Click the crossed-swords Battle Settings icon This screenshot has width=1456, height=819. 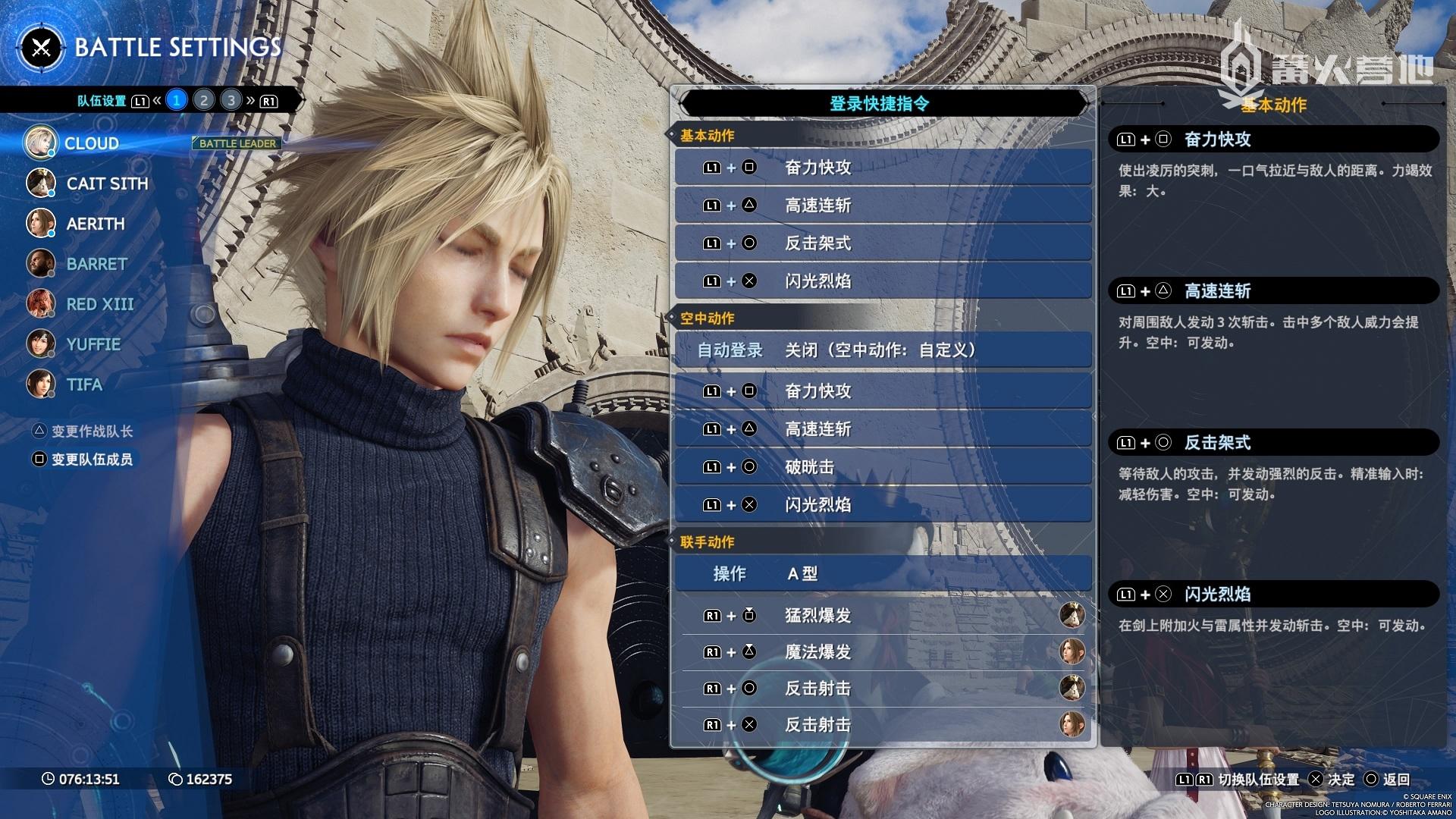coord(43,48)
